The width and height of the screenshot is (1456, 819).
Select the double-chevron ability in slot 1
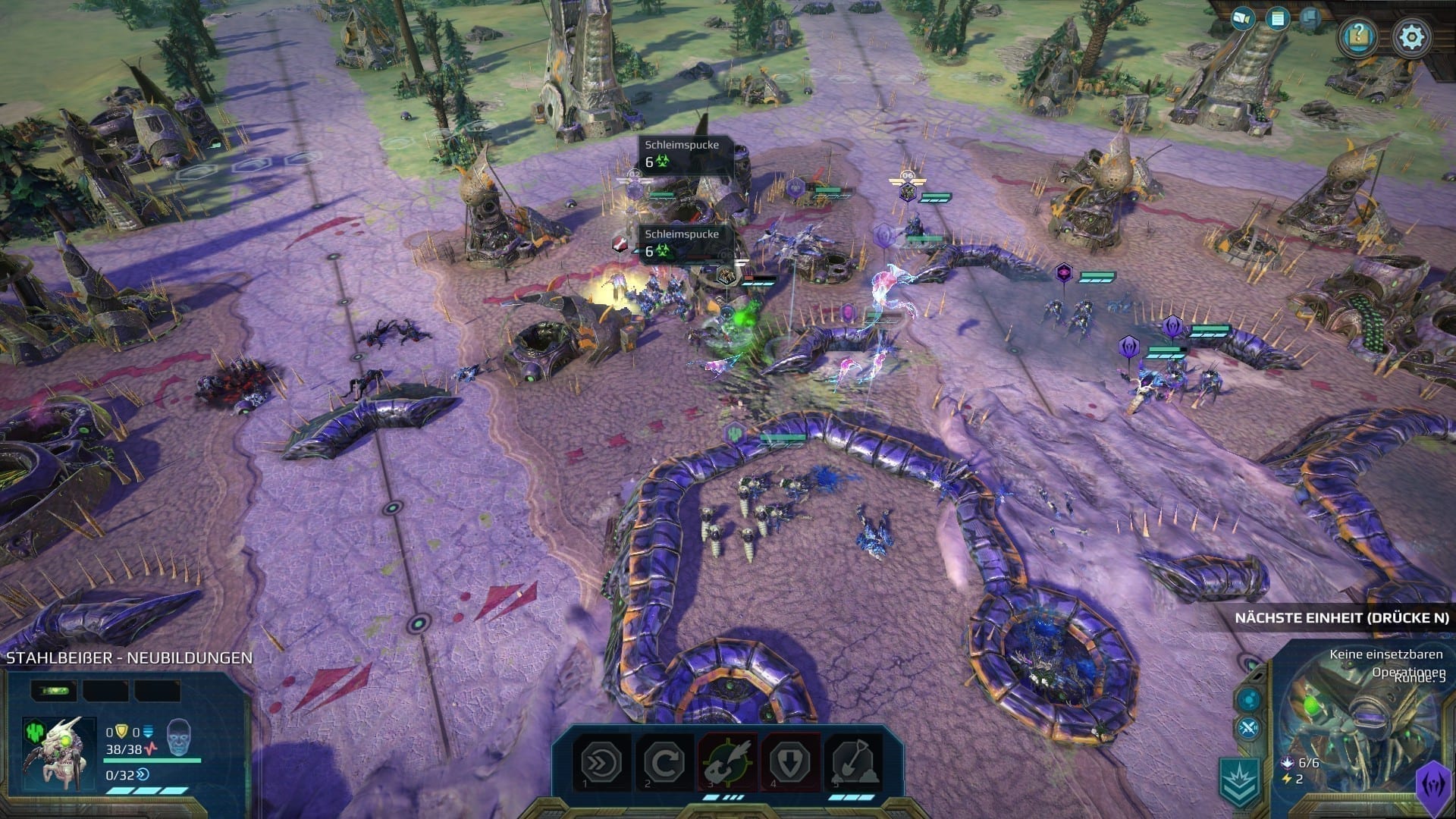pyautogui.click(x=601, y=761)
